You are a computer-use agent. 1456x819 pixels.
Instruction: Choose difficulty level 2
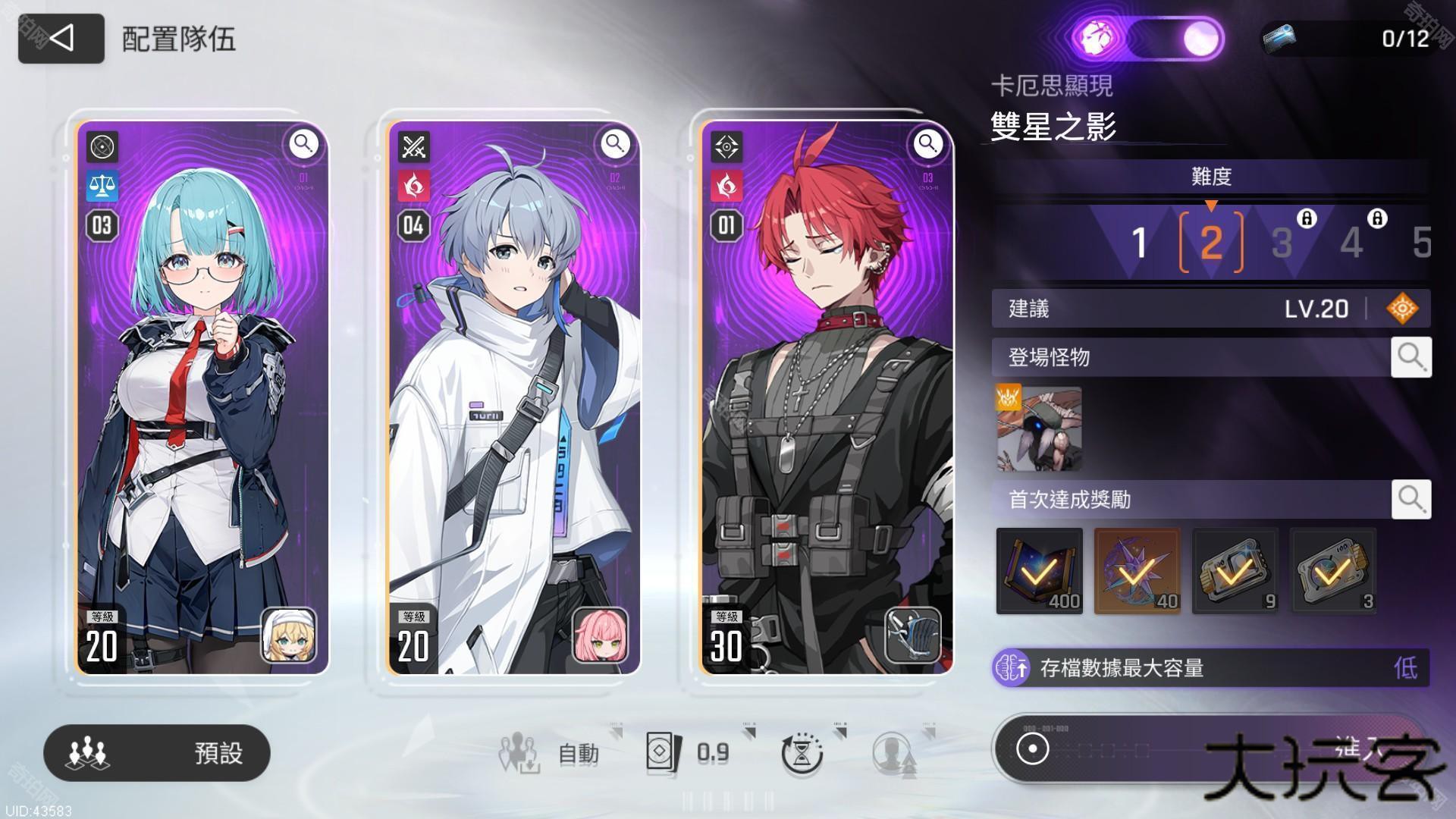tap(1211, 243)
